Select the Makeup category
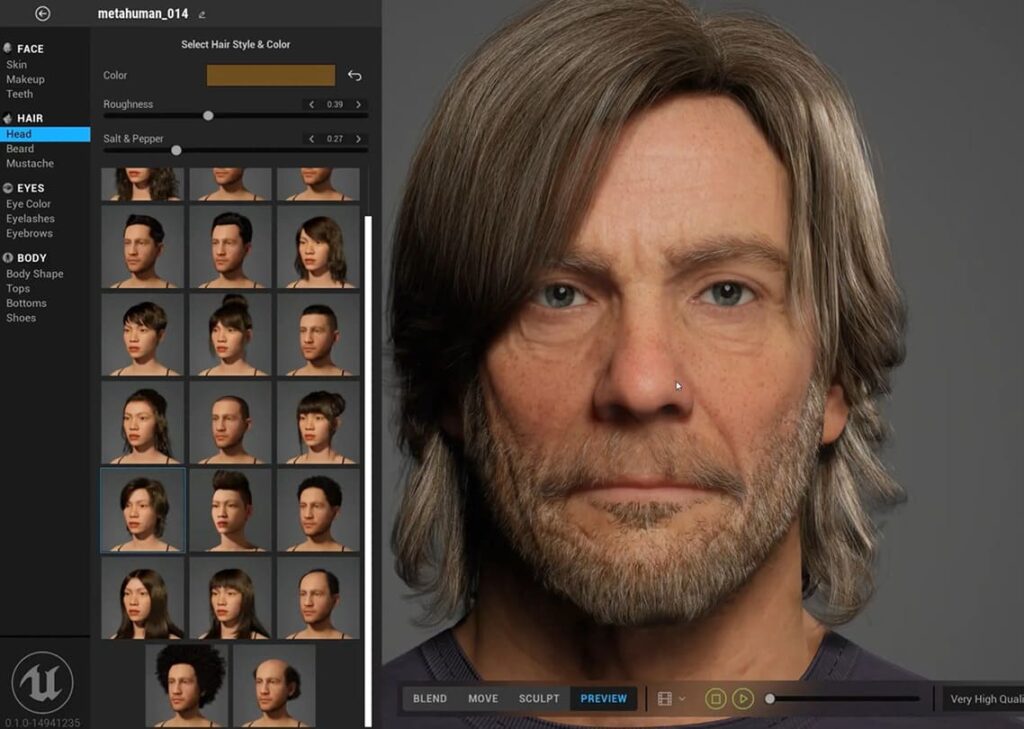The width and height of the screenshot is (1024, 729). click(x=25, y=79)
